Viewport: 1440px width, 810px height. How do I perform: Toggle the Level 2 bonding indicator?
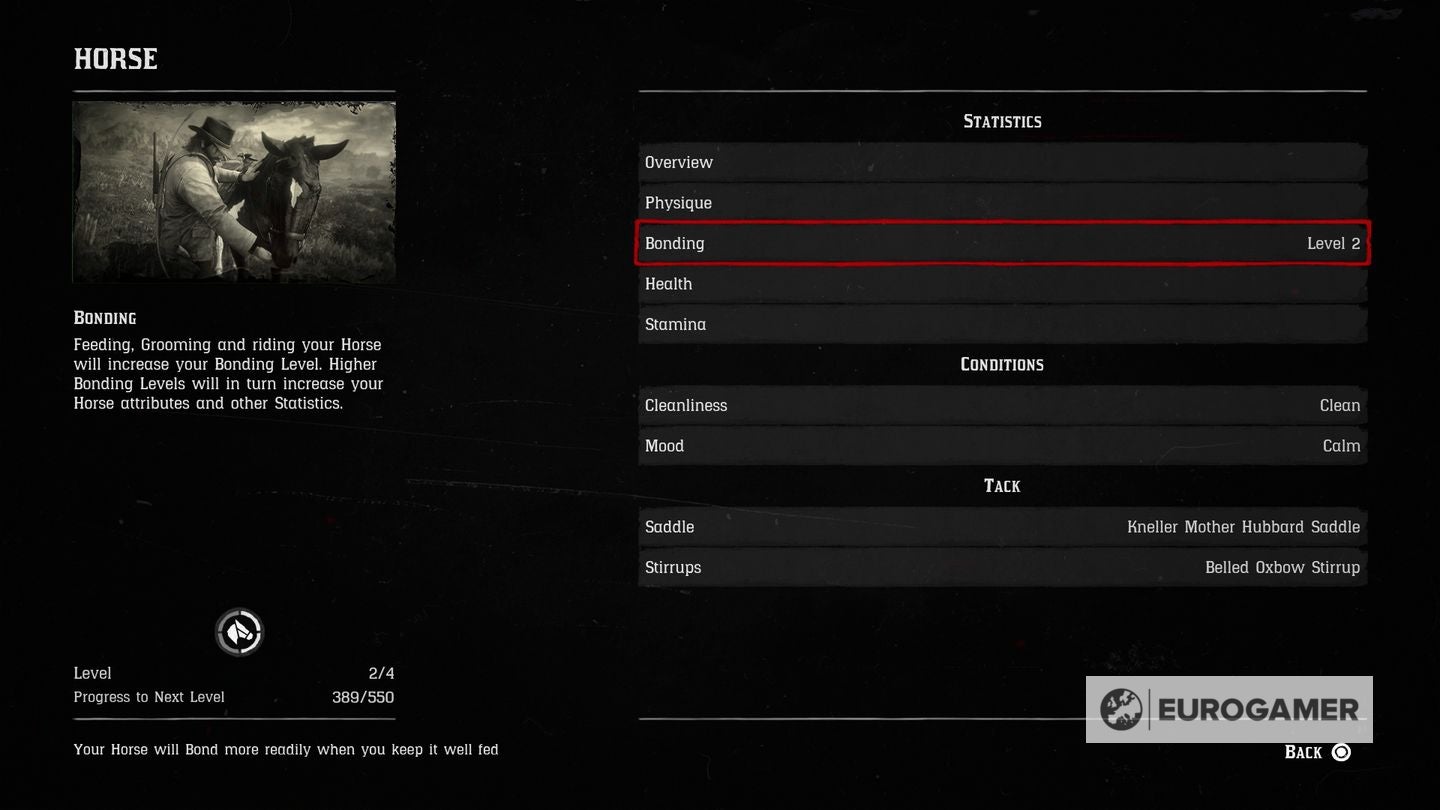point(1333,243)
